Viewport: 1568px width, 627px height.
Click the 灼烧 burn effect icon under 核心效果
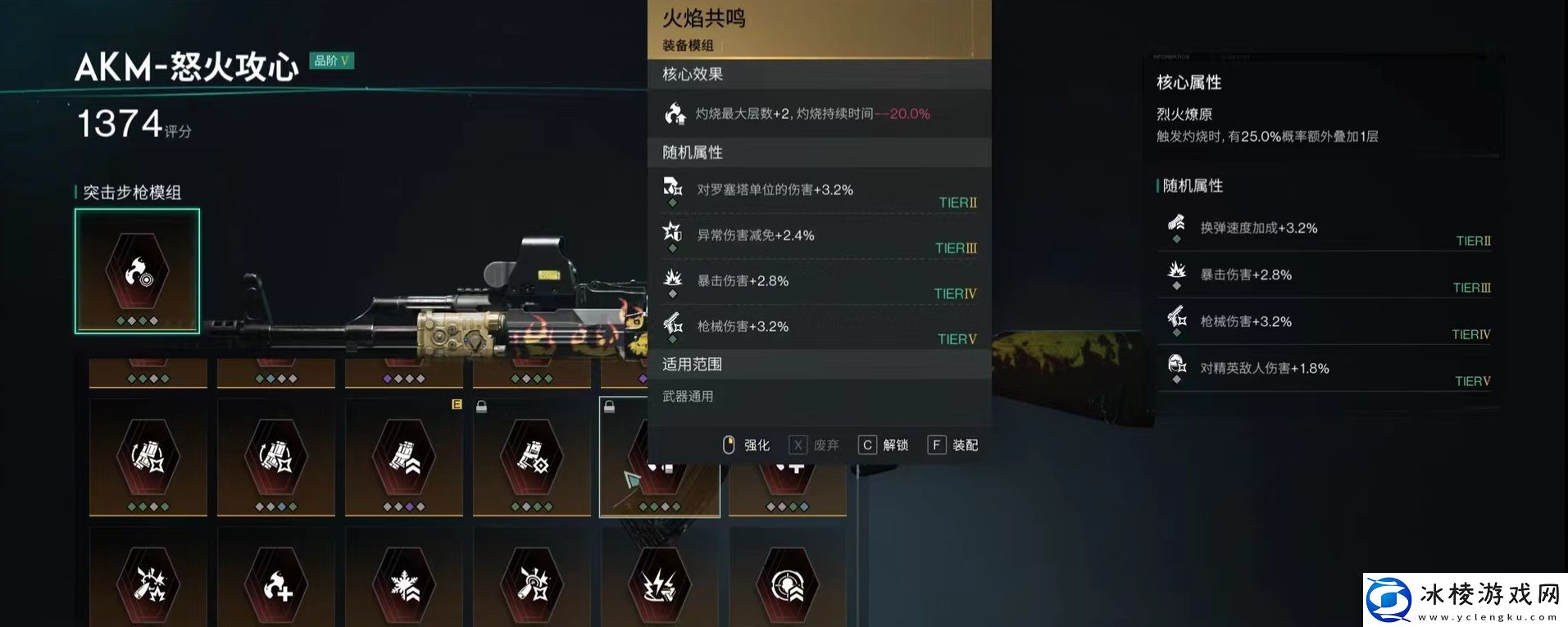point(674,112)
